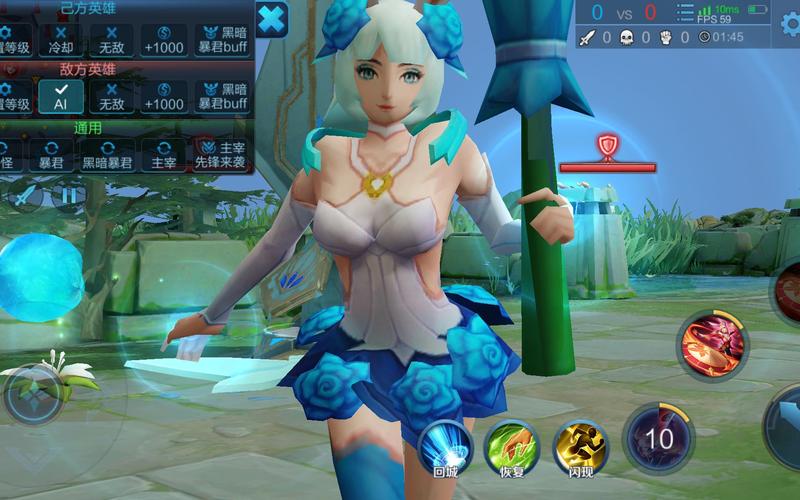Respawn the 暴君 monster from general row

pos(50,154)
